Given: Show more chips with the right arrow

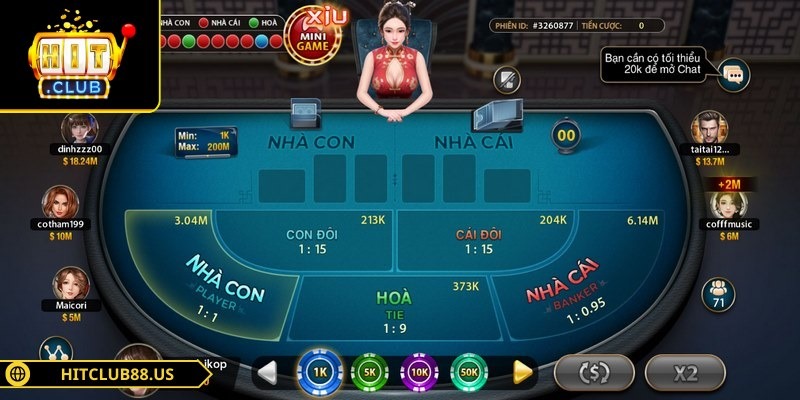Looking at the screenshot, I should pyautogui.click(x=522, y=372).
